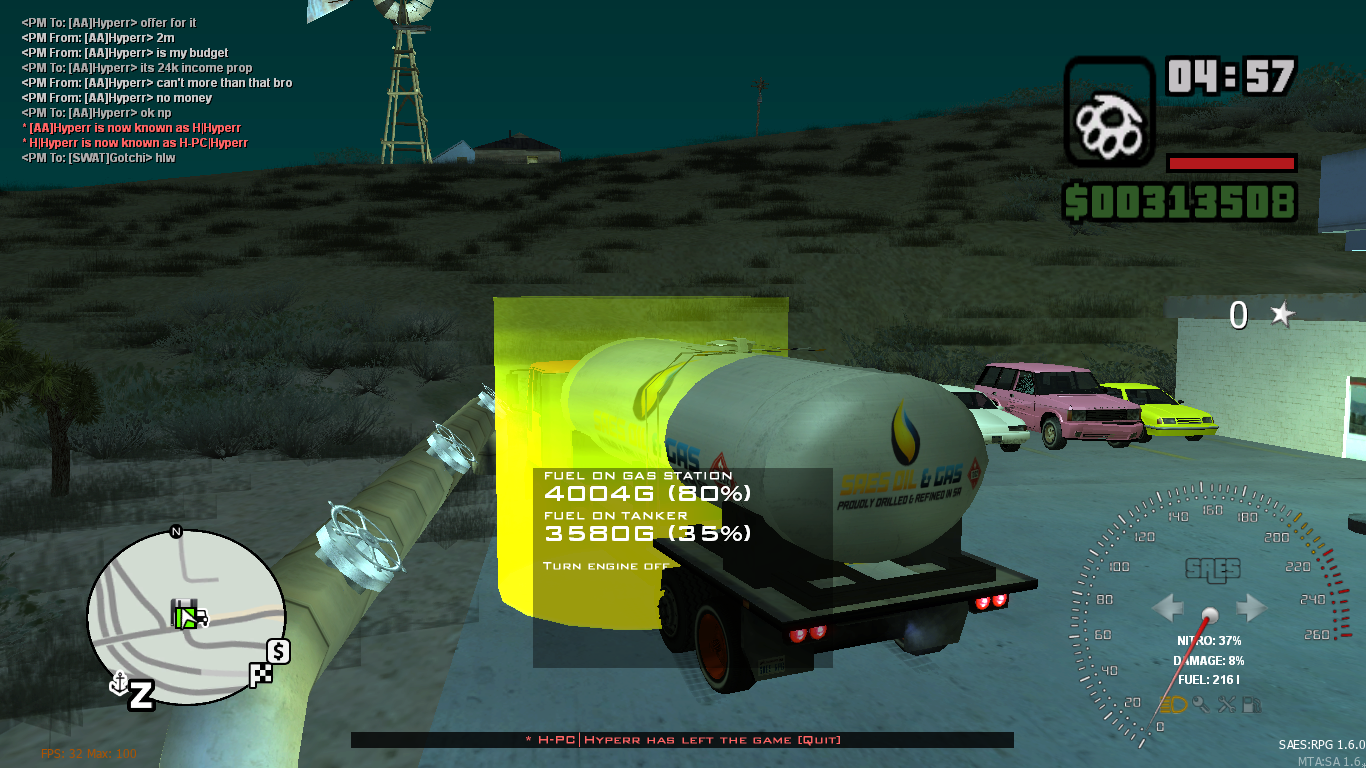
Task: Toggle the right turn arrow on the speedometer
Action: point(1249,606)
